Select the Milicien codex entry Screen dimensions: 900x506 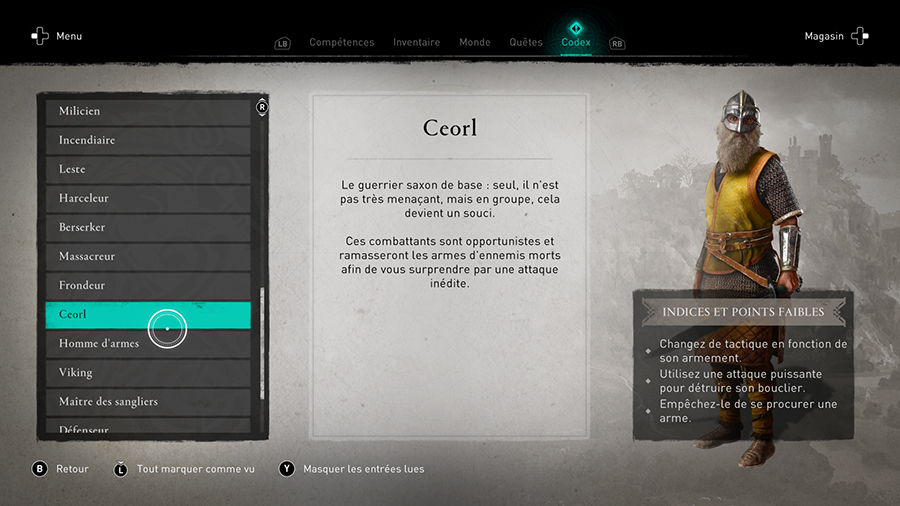pyautogui.click(x=148, y=111)
